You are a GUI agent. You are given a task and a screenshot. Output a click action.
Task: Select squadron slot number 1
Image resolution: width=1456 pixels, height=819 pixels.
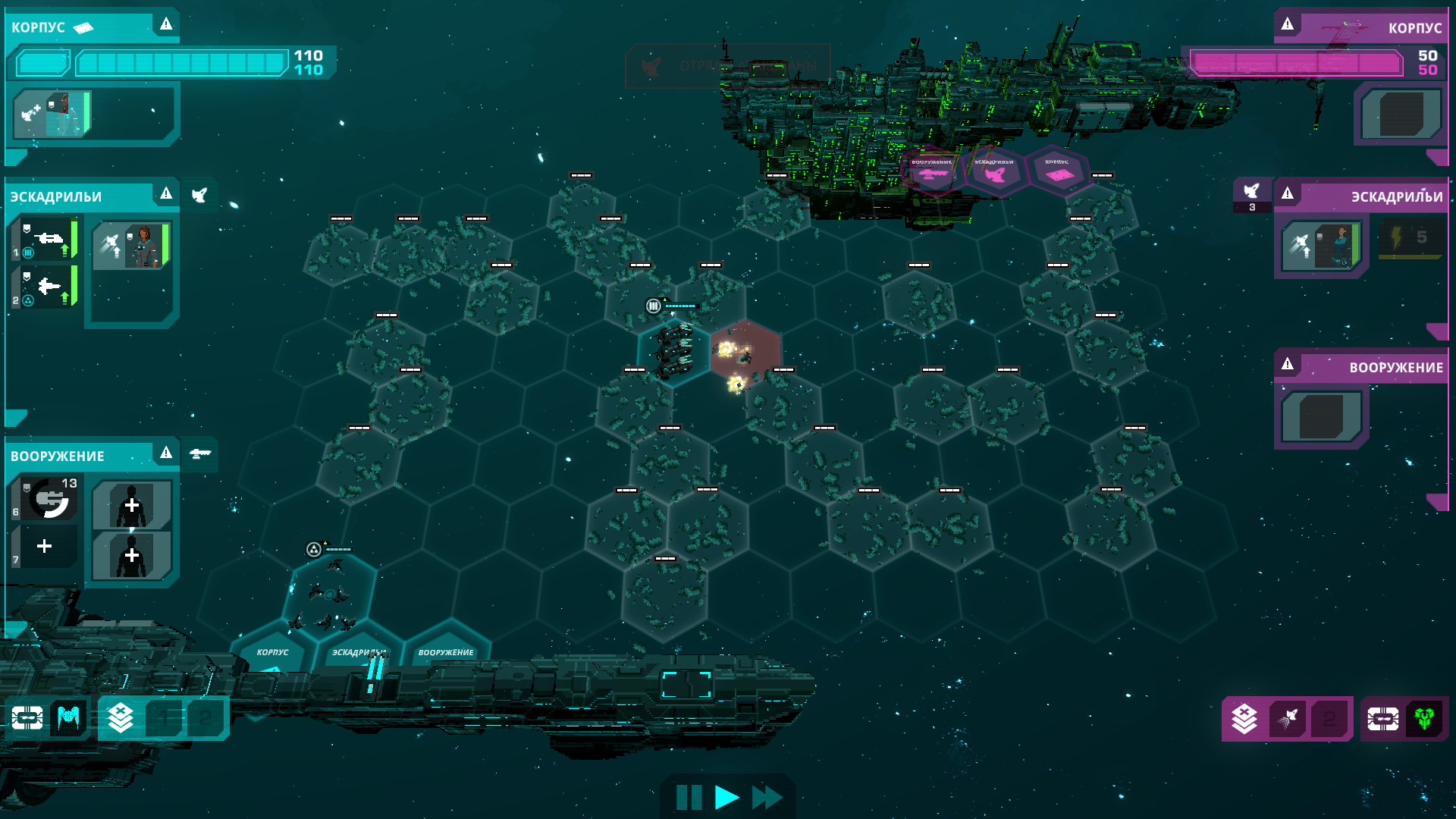click(45, 240)
